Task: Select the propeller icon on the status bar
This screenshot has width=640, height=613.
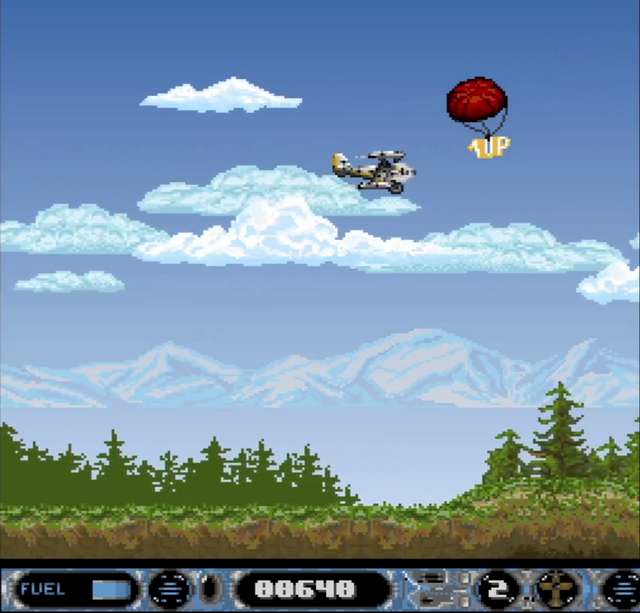Action: [554, 588]
